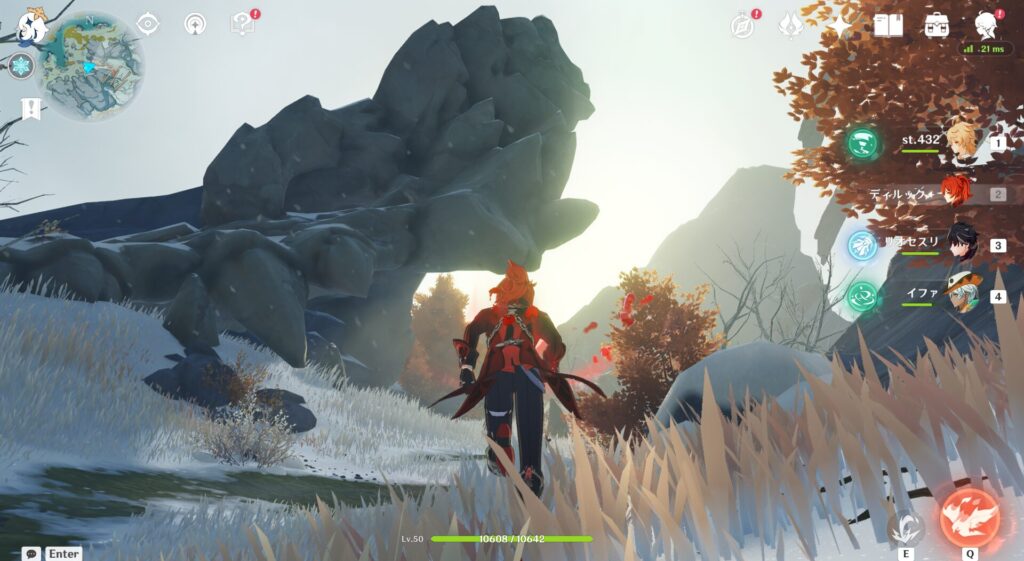Select the active character ディルック
This screenshot has height=561, width=1024.
957,194
